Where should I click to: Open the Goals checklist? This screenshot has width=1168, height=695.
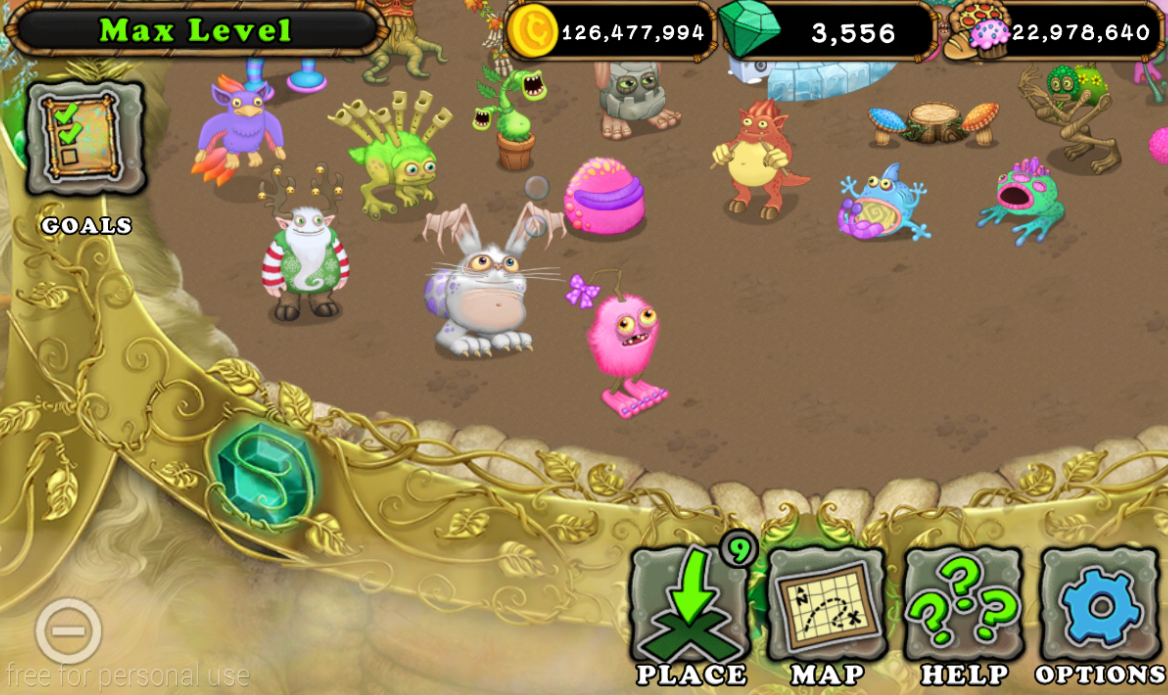pos(84,138)
